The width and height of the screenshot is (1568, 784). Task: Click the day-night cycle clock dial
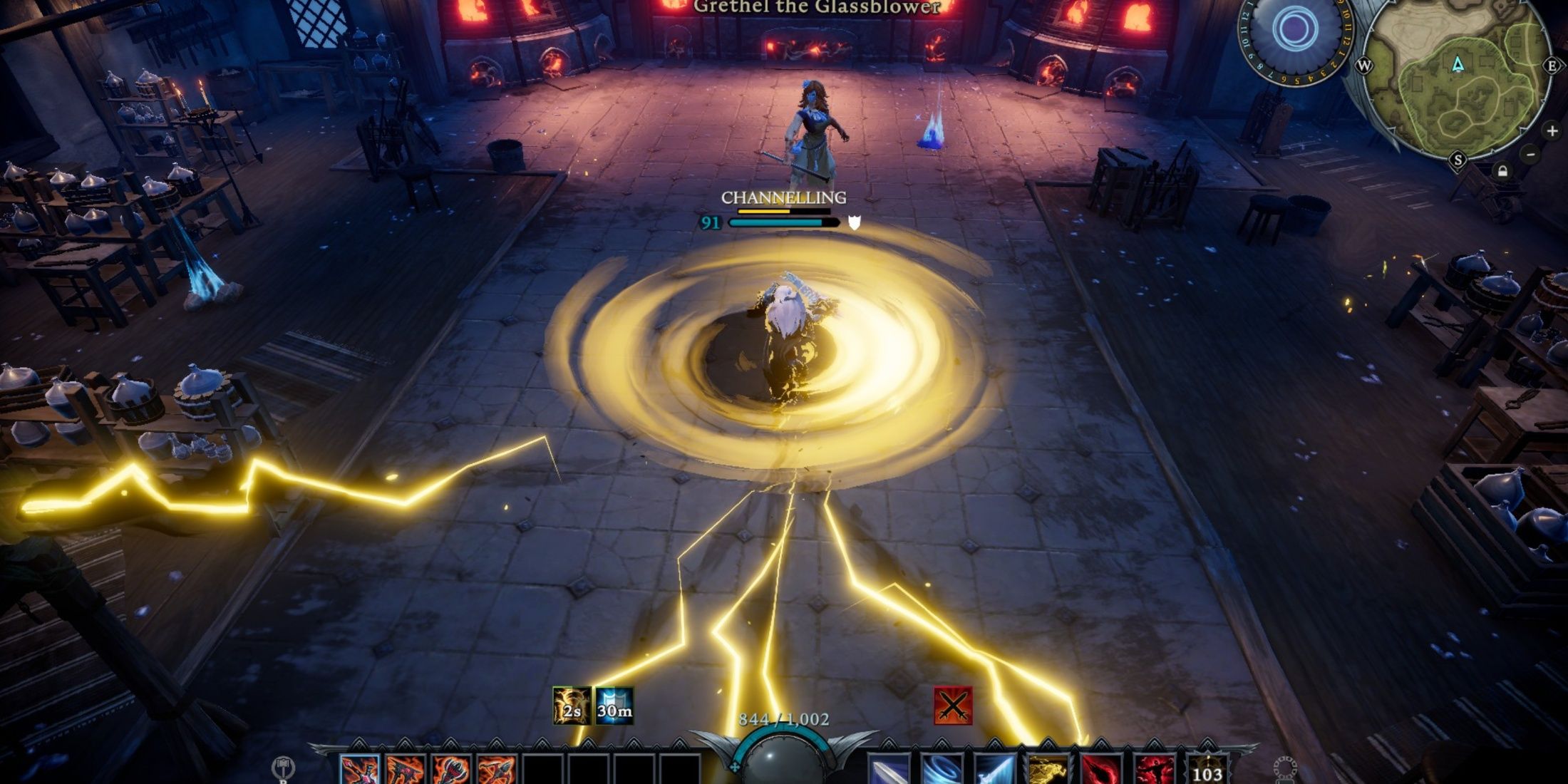(x=1294, y=32)
